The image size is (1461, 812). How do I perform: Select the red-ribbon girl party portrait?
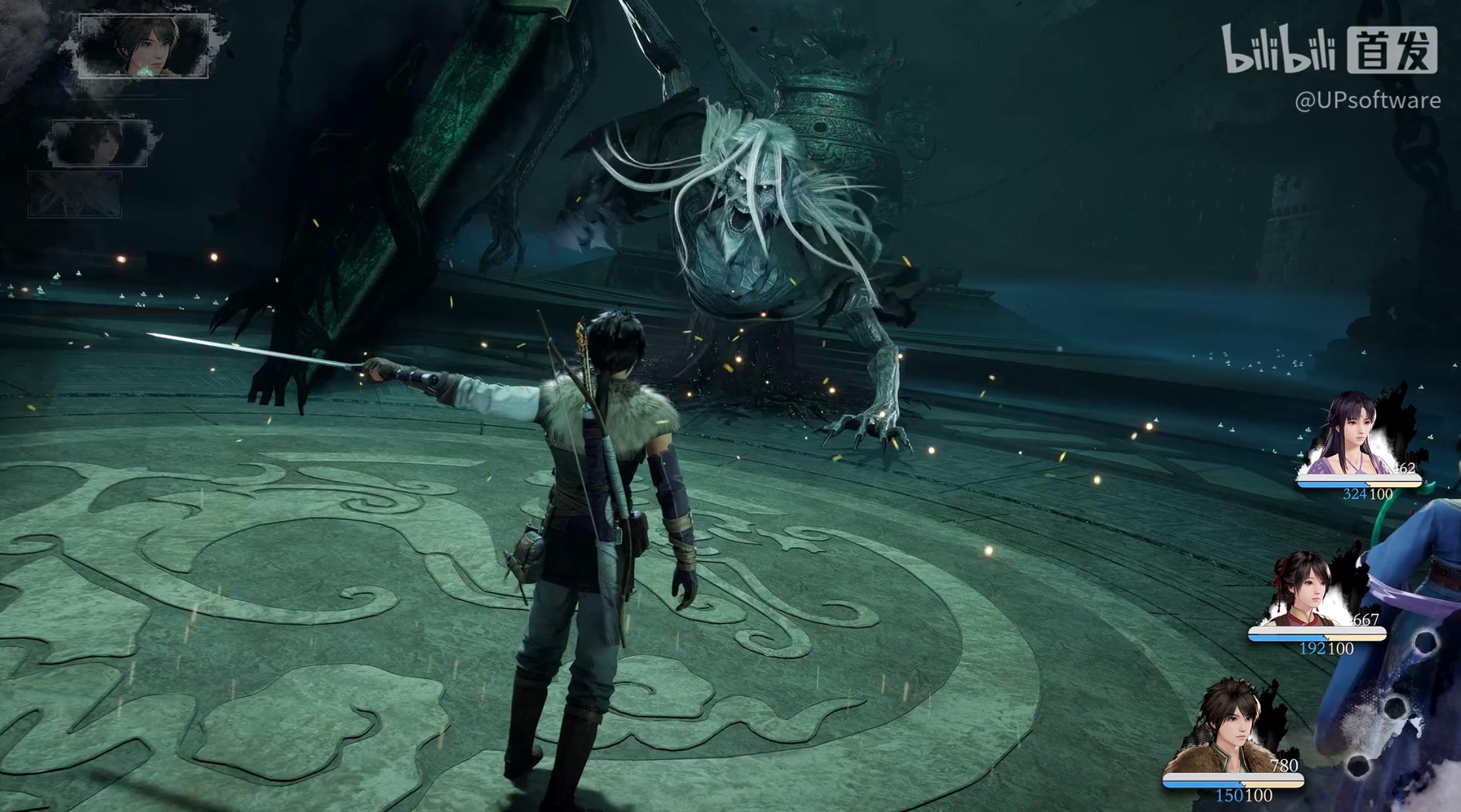pos(1304,590)
